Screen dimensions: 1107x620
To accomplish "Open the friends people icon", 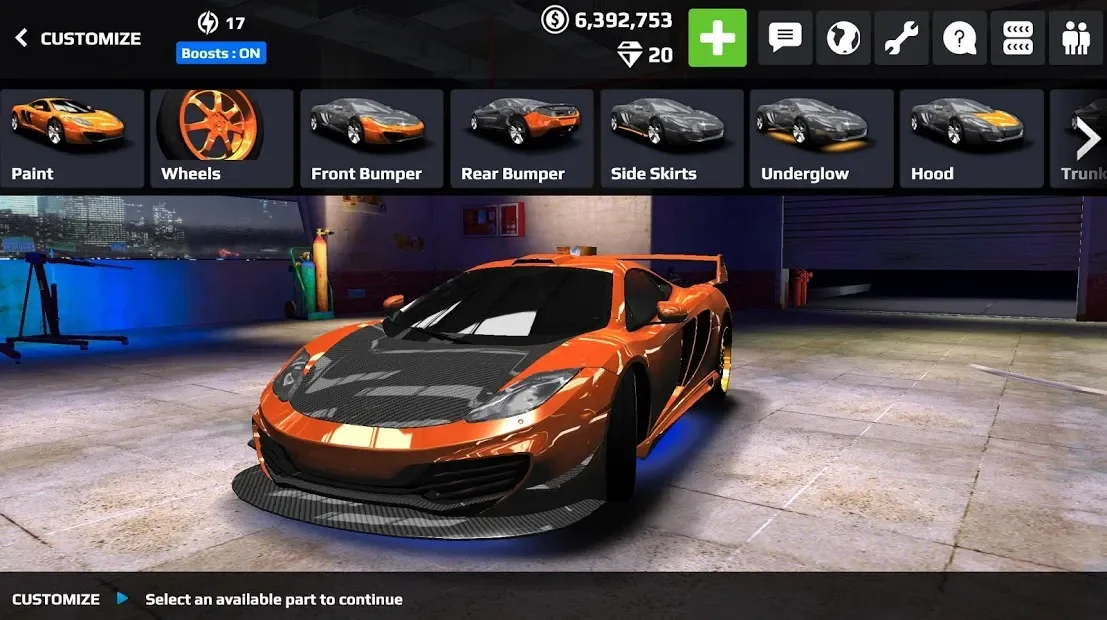I will 1076,38.
